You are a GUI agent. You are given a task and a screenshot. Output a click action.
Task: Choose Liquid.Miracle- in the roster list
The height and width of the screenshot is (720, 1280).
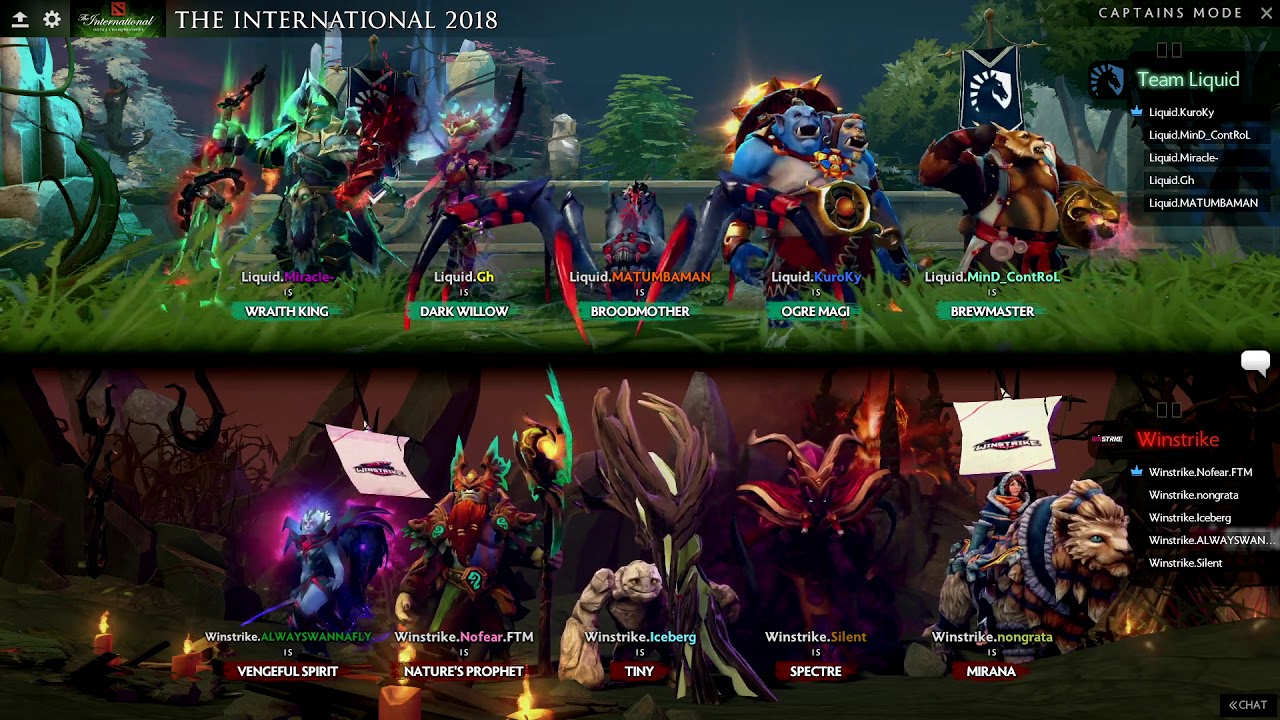[x=1183, y=158]
